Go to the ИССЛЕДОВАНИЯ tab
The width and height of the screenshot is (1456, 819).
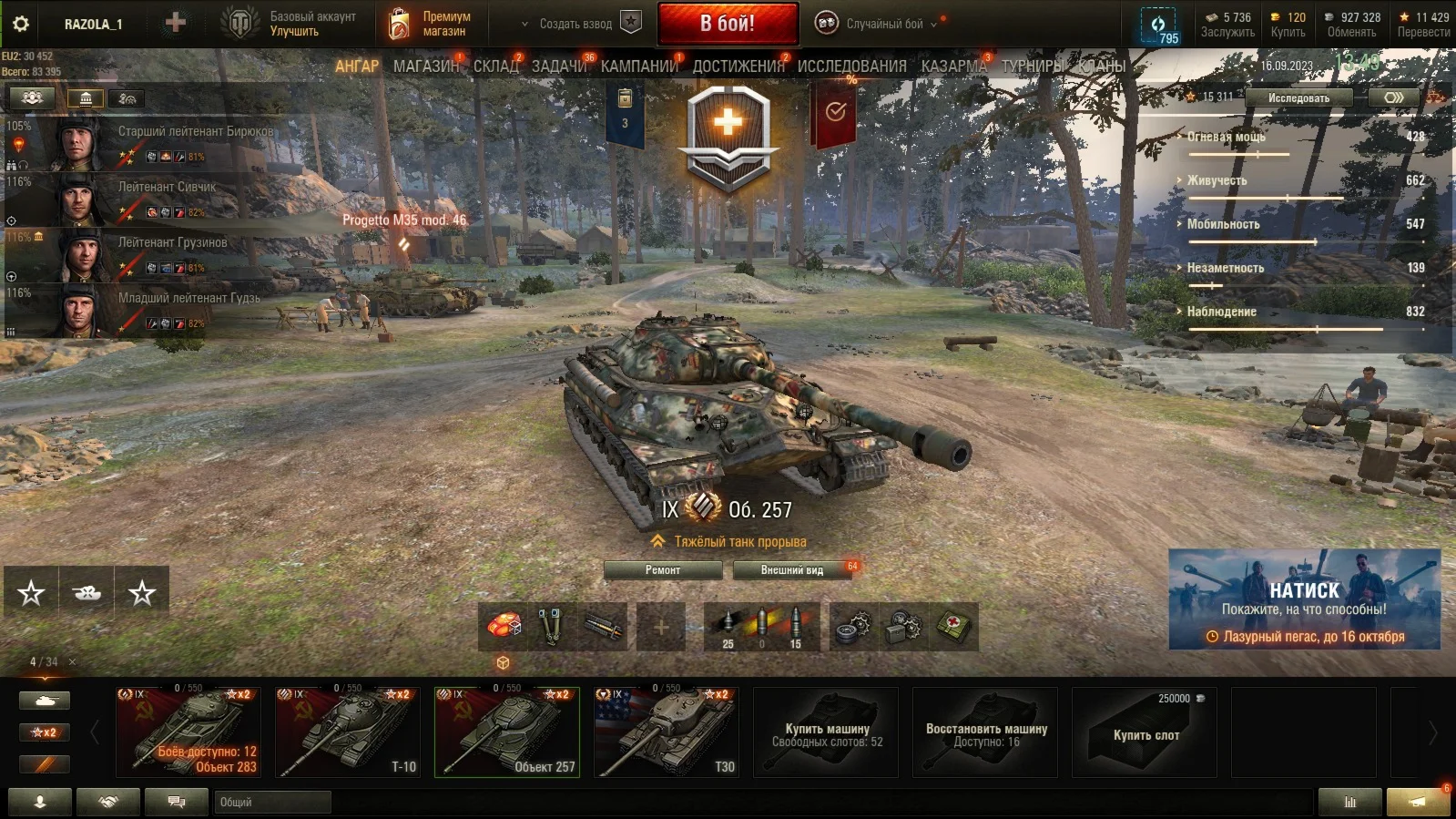[x=851, y=66]
